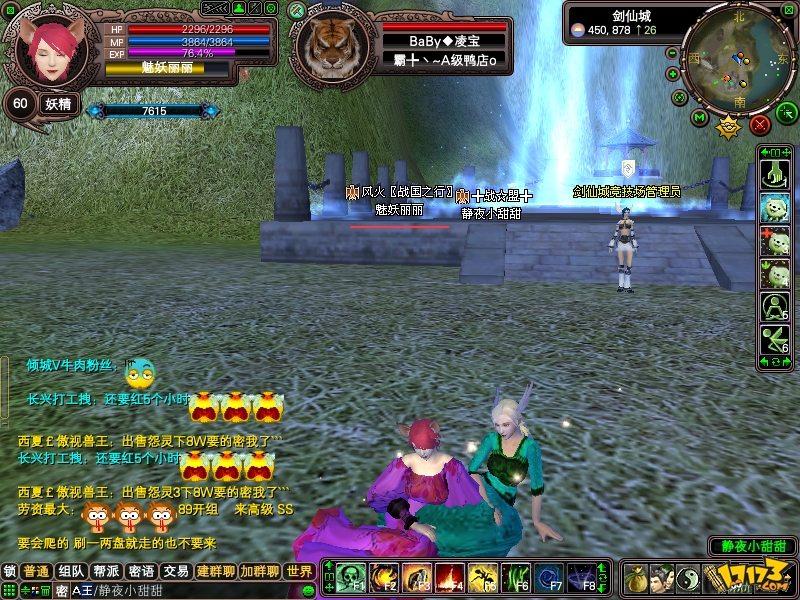Open the 世界 world chat tab
Viewport: 800px width, 600px height.
300,572
